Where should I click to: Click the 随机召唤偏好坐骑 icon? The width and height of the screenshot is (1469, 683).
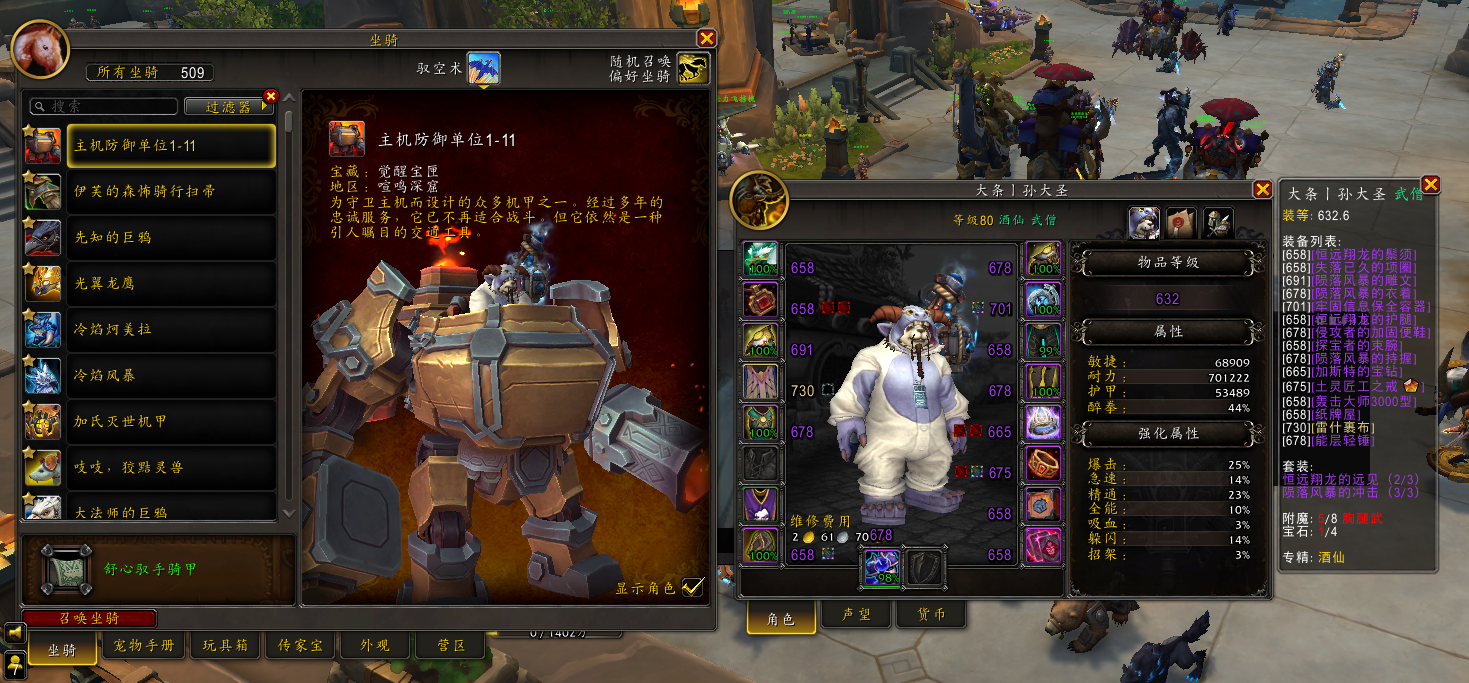coord(692,68)
